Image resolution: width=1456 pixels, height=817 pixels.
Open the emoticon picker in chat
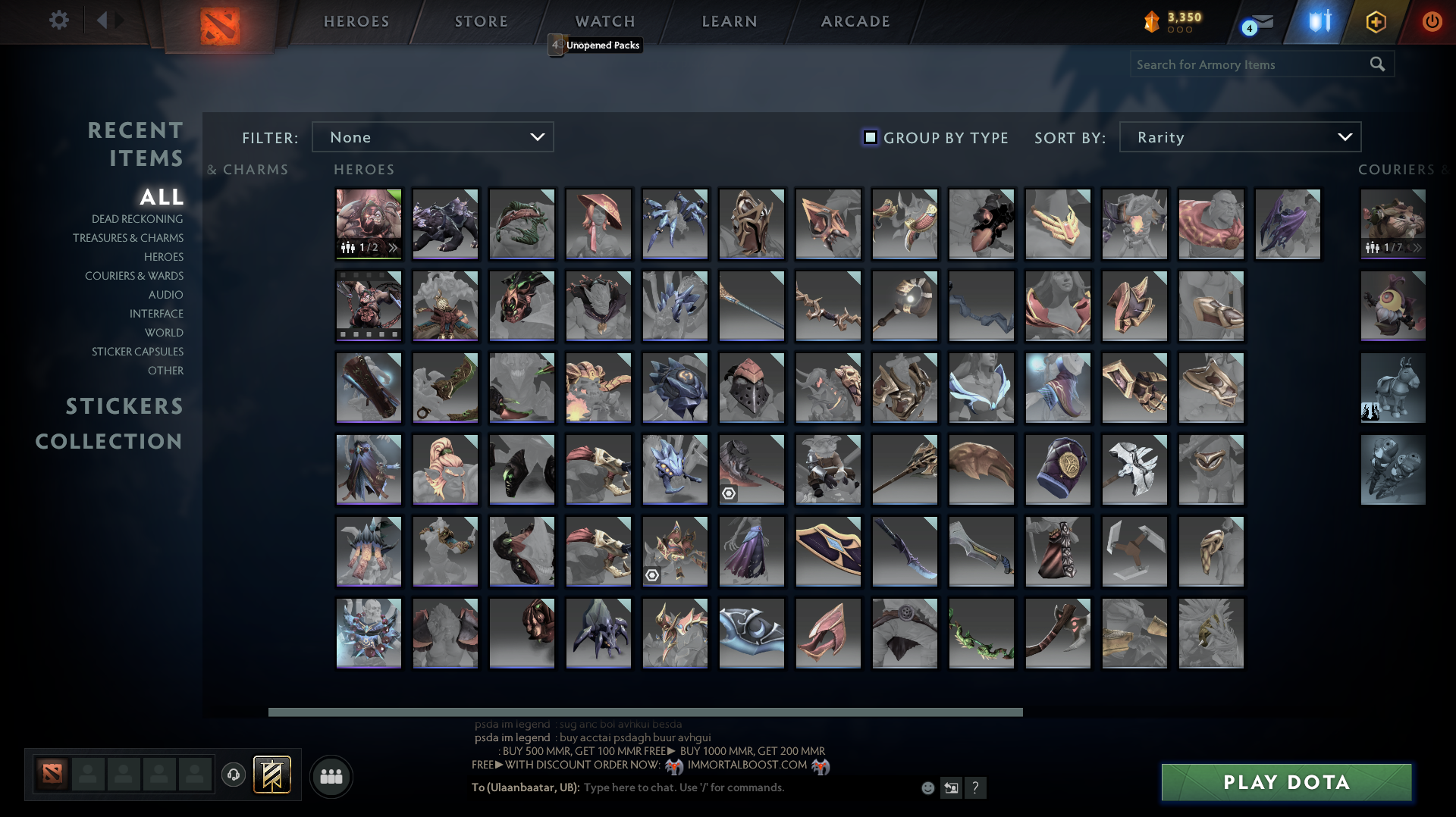(x=927, y=788)
